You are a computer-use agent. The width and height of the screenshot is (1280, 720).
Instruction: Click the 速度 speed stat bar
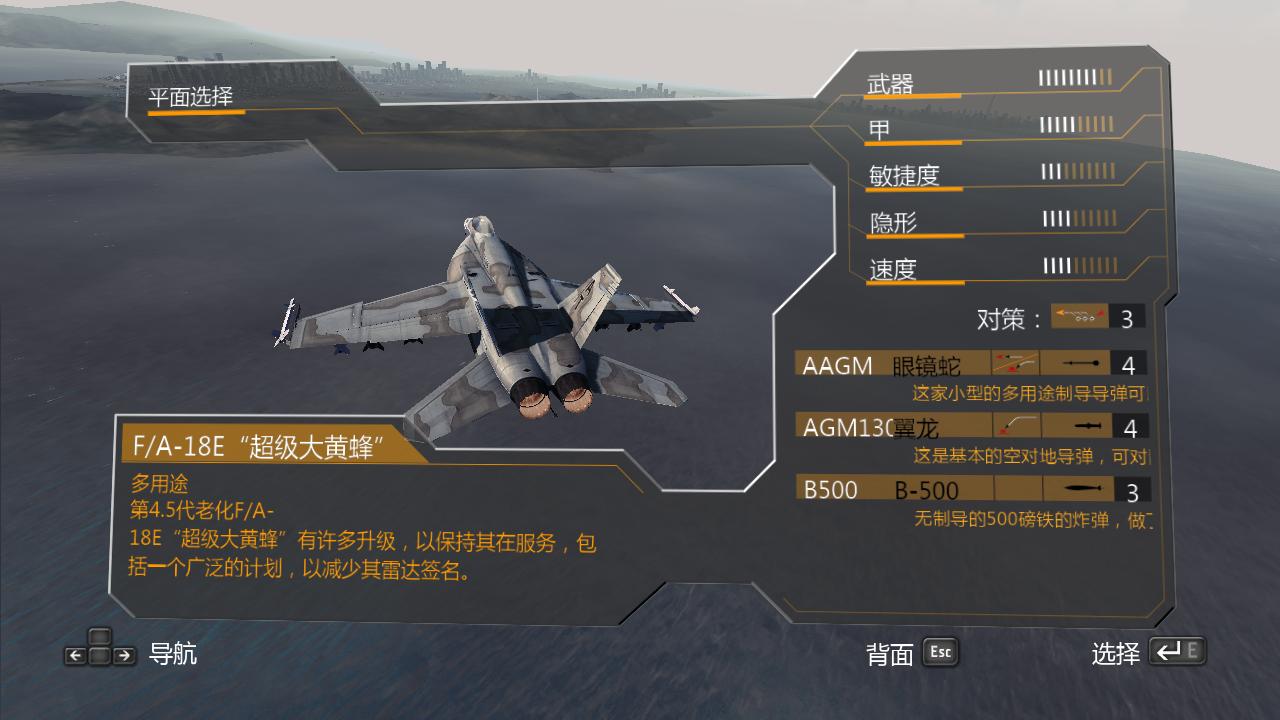[1080, 266]
